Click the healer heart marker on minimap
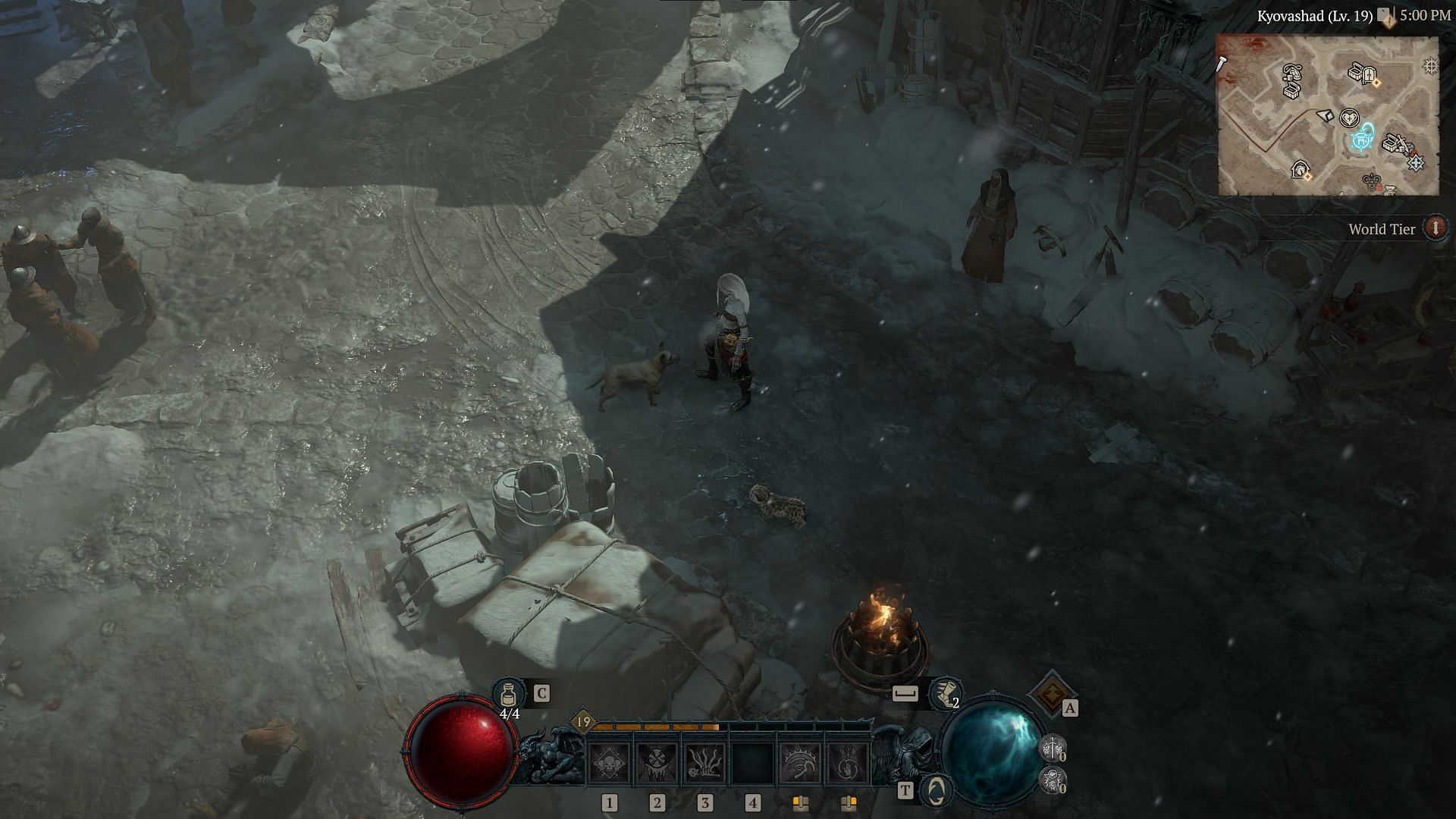The height and width of the screenshot is (819, 1456). coord(1348,118)
